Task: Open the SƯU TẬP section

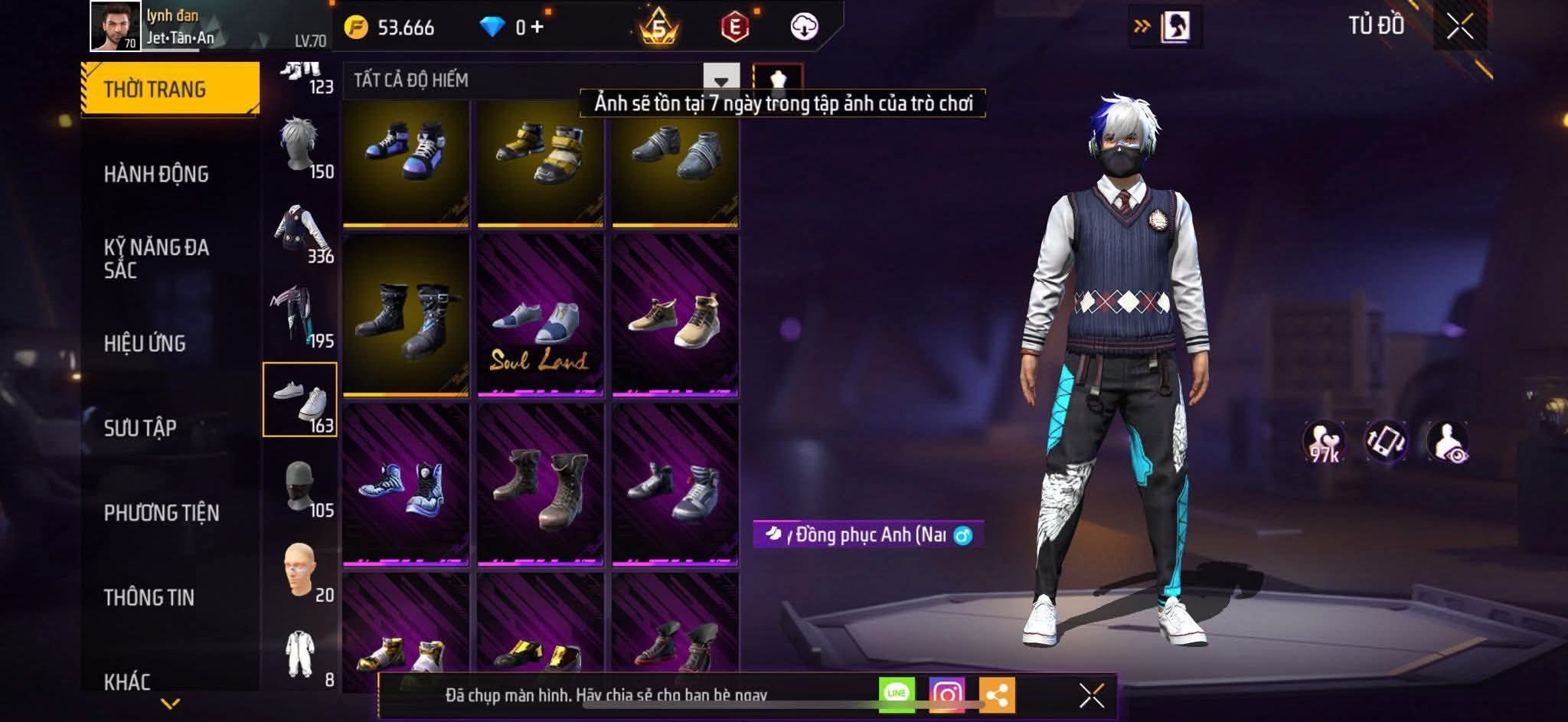Action: pos(140,428)
